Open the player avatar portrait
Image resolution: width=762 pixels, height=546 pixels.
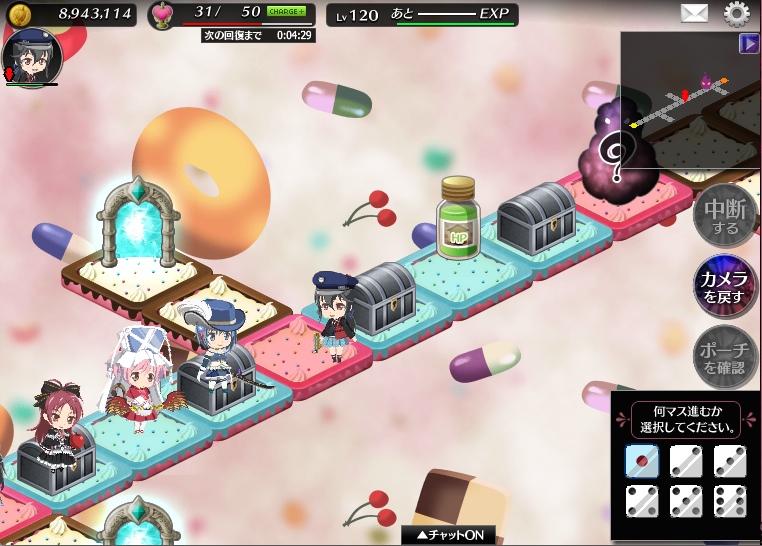click(x=32, y=57)
